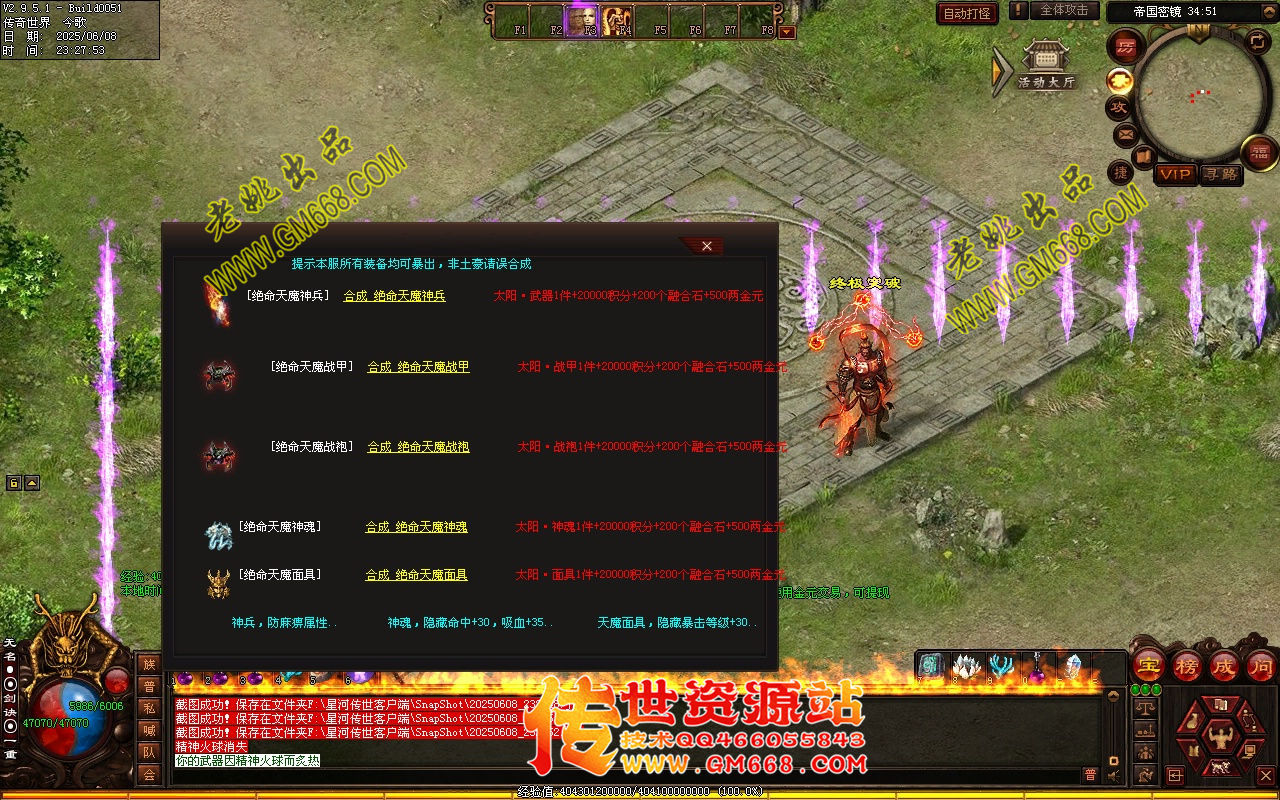Use the purple potion flask hotbar slot
Viewport: 1280px width, 800px height.
[x=1037, y=666]
